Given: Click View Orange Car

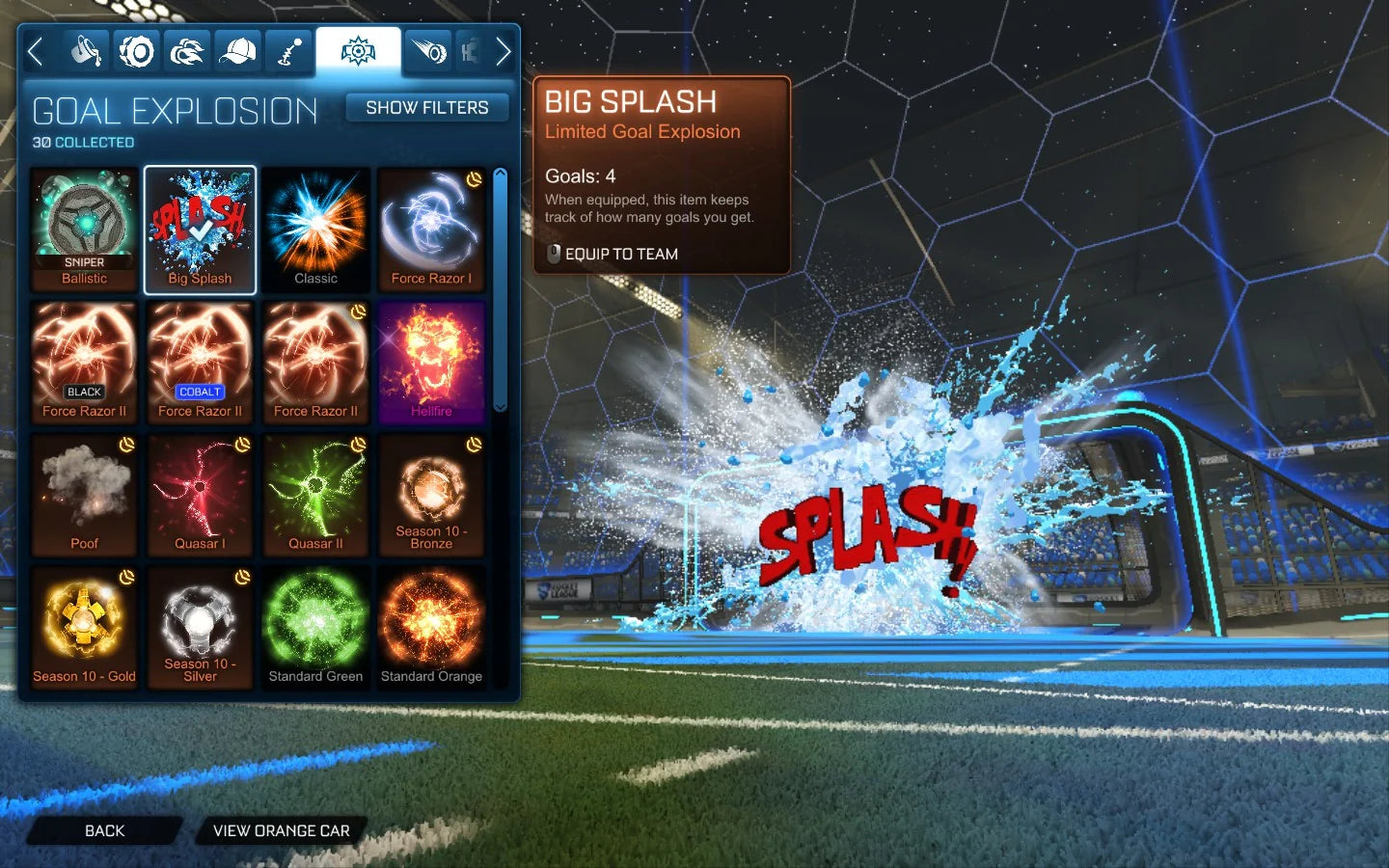Looking at the screenshot, I should (x=280, y=830).
